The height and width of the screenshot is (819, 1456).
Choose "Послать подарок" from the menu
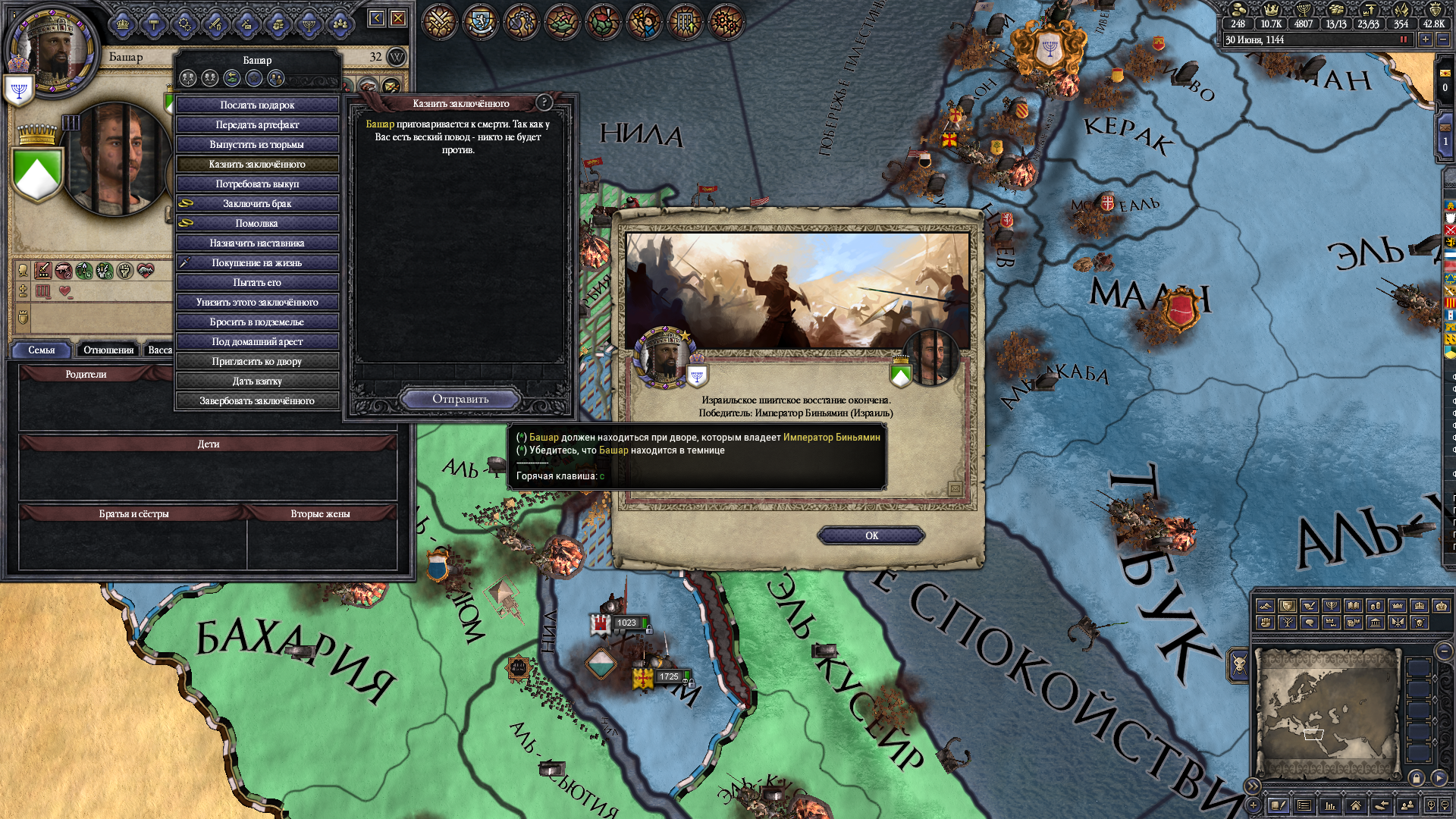click(x=257, y=105)
